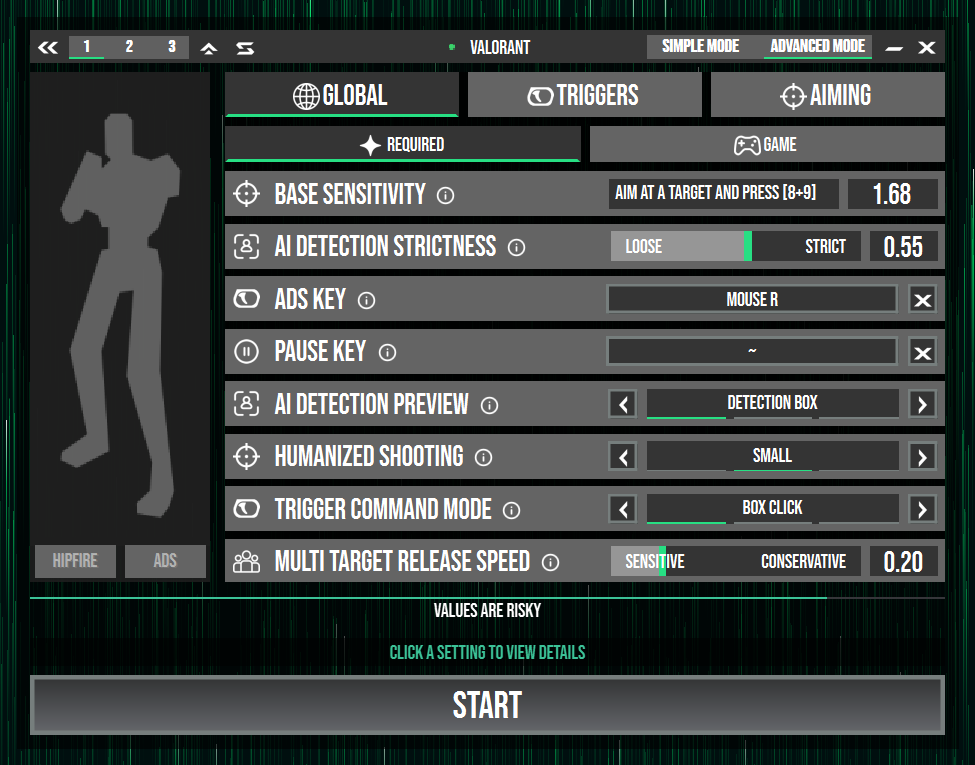This screenshot has height=765, width=975.
Task: Click the AI Detection Strictness slider
Action: point(735,246)
